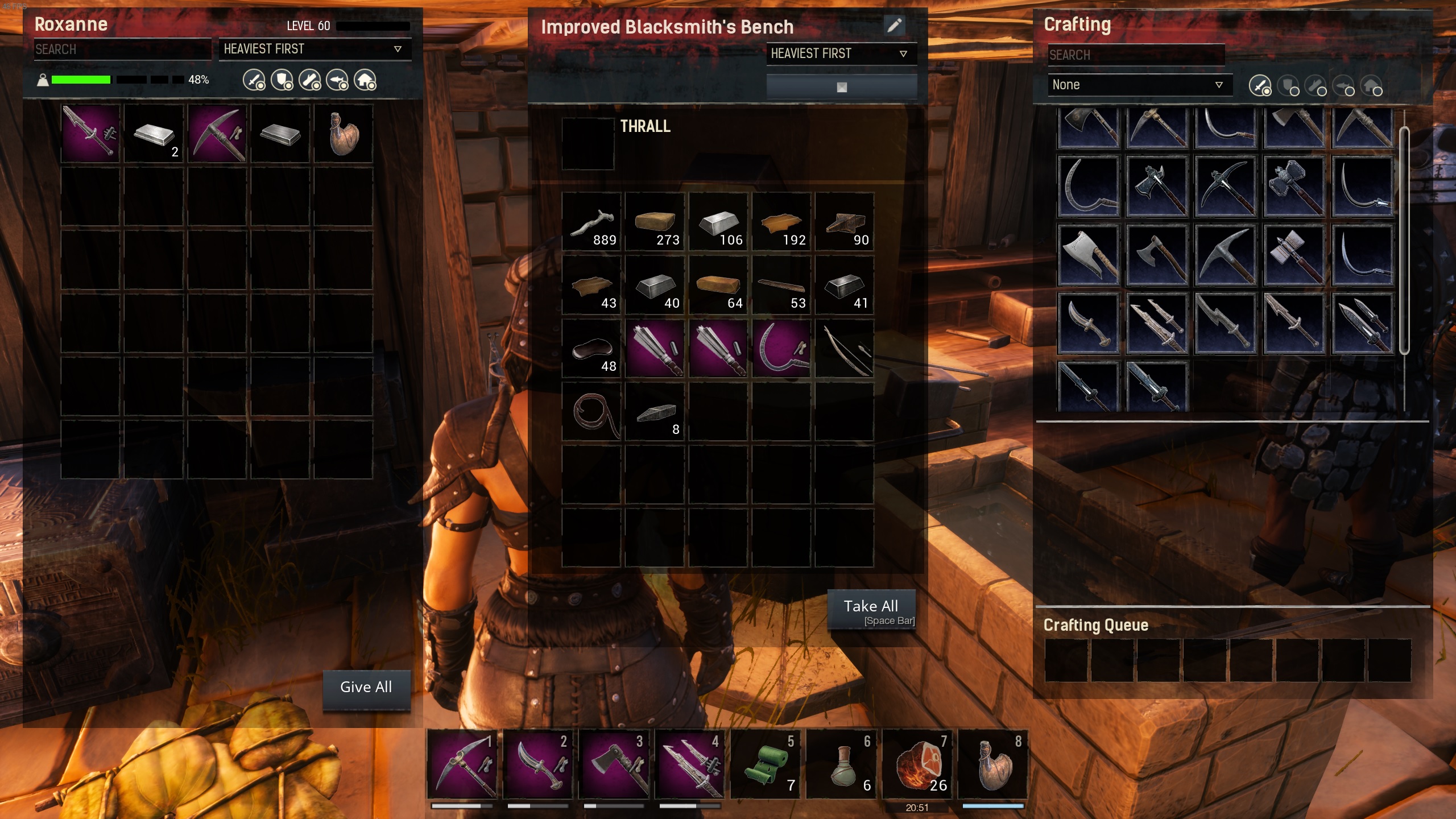Viewport: 1456px width, 819px height.
Task: Rename the bench with the pencil icon
Action: click(894, 26)
